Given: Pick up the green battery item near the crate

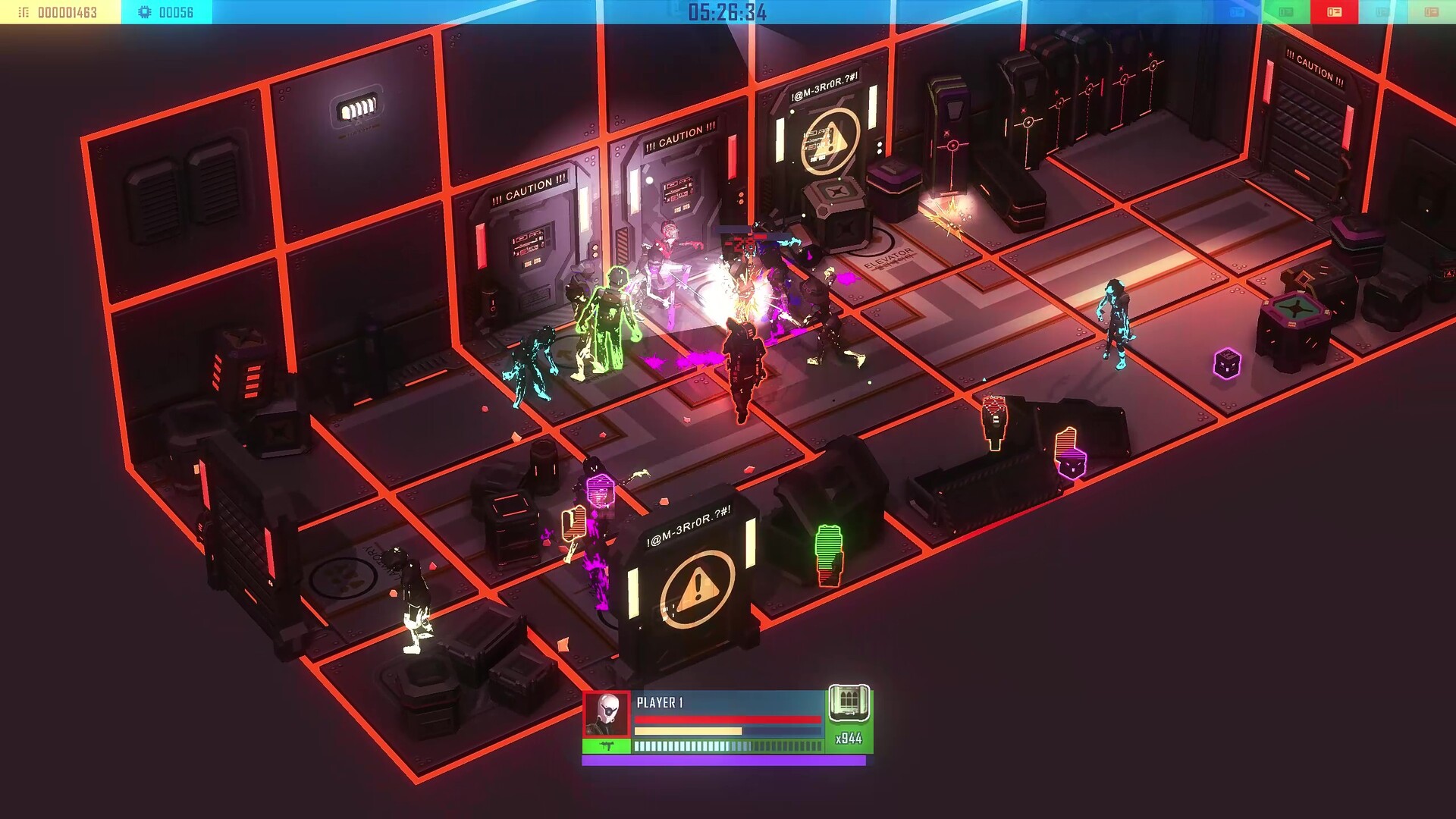Looking at the screenshot, I should (x=829, y=555).
